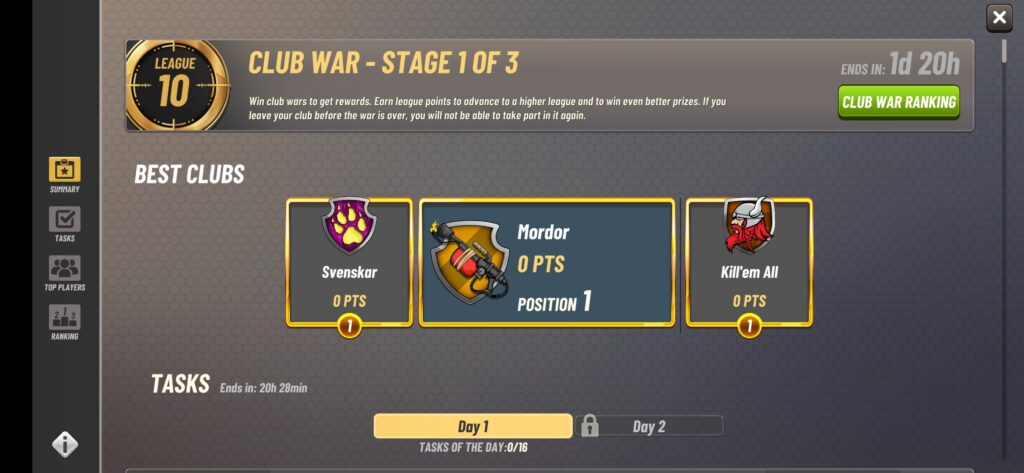Click the locked Day 2 tab
The image size is (1024, 473).
pyautogui.click(x=649, y=426)
